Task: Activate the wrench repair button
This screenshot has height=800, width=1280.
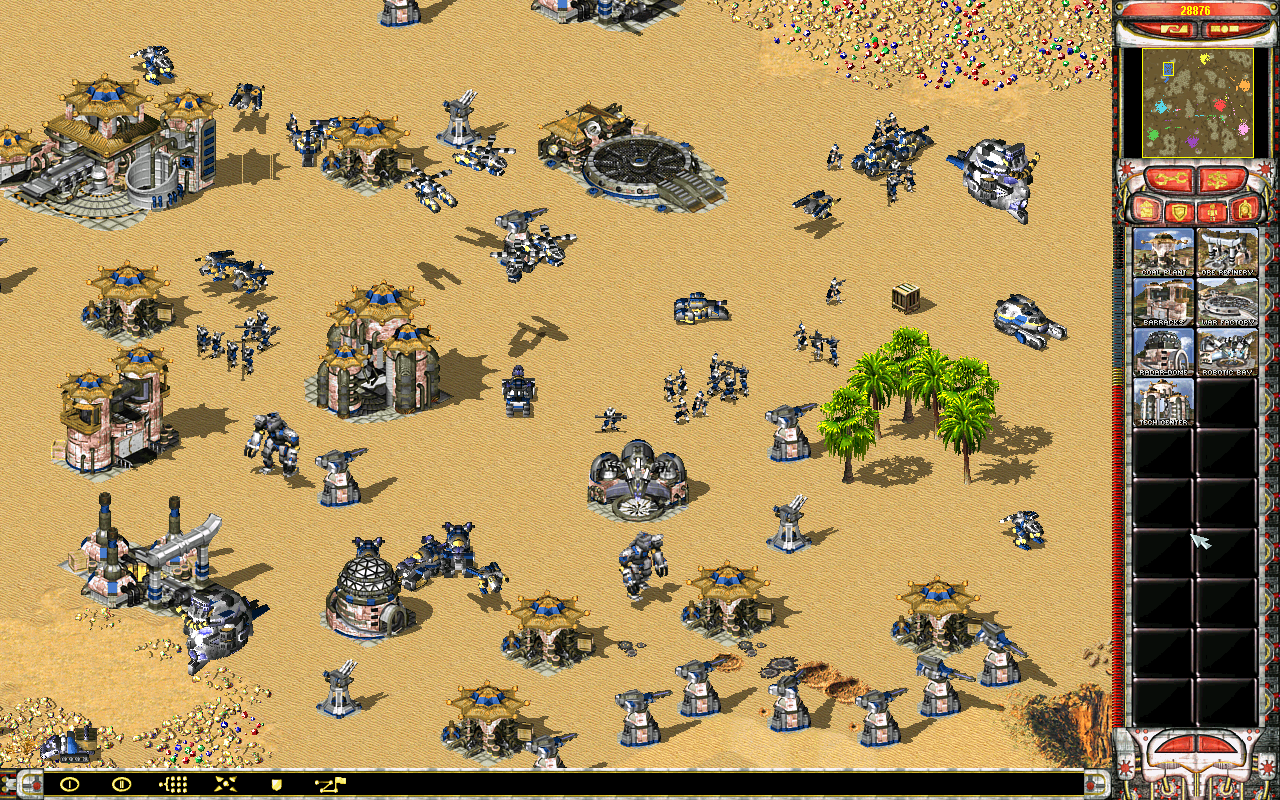Action: pyautogui.click(x=1171, y=180)
